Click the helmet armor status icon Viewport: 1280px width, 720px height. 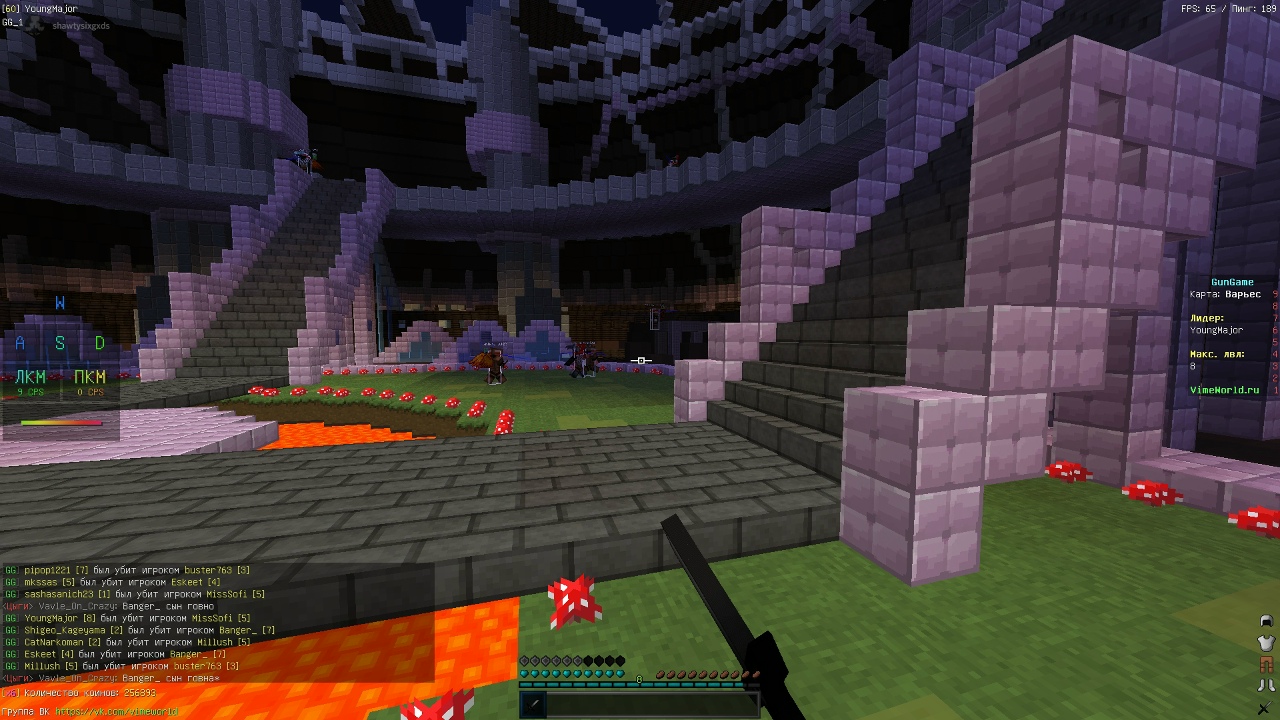click(1266, 621)
